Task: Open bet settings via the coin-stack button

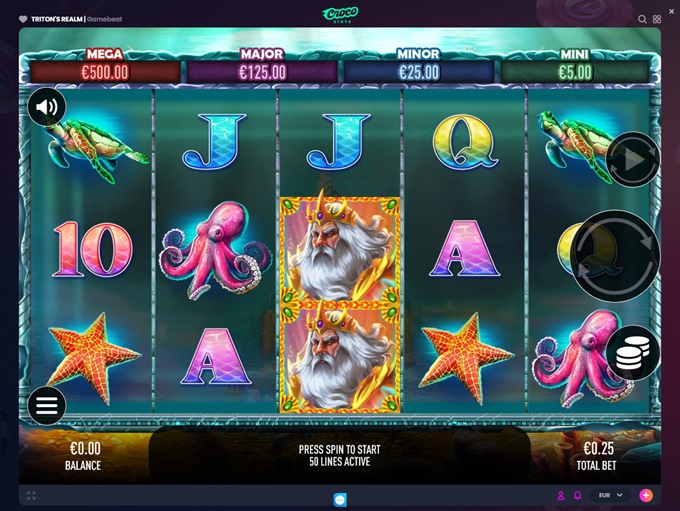Action: [632, 353]
